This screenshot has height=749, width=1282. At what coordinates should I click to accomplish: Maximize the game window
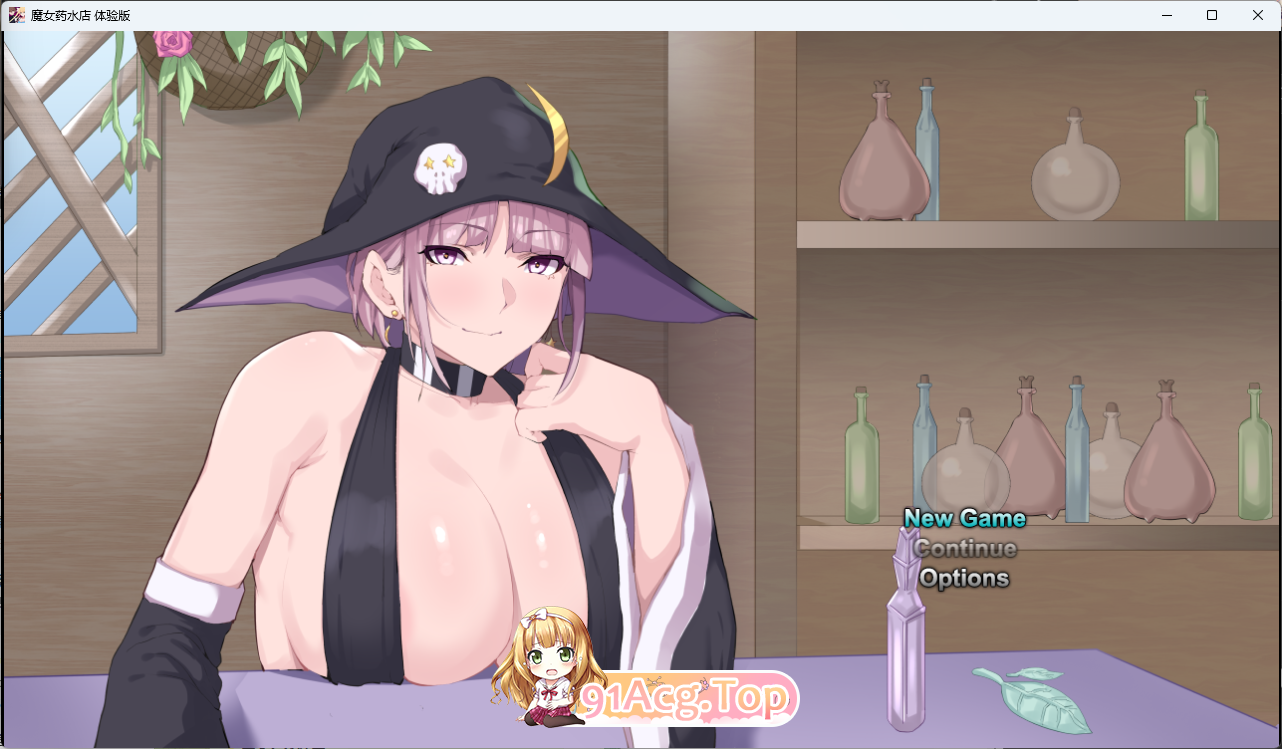(x=1211, y=15)
